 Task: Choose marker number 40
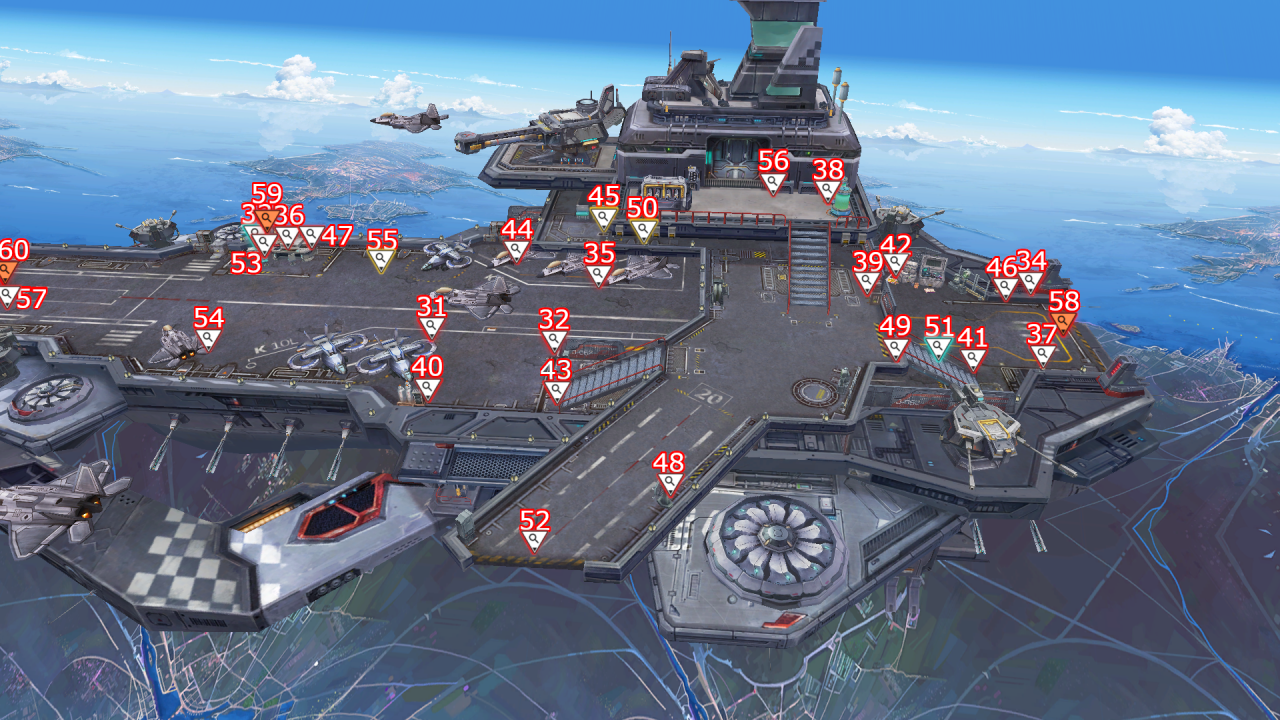427,388
